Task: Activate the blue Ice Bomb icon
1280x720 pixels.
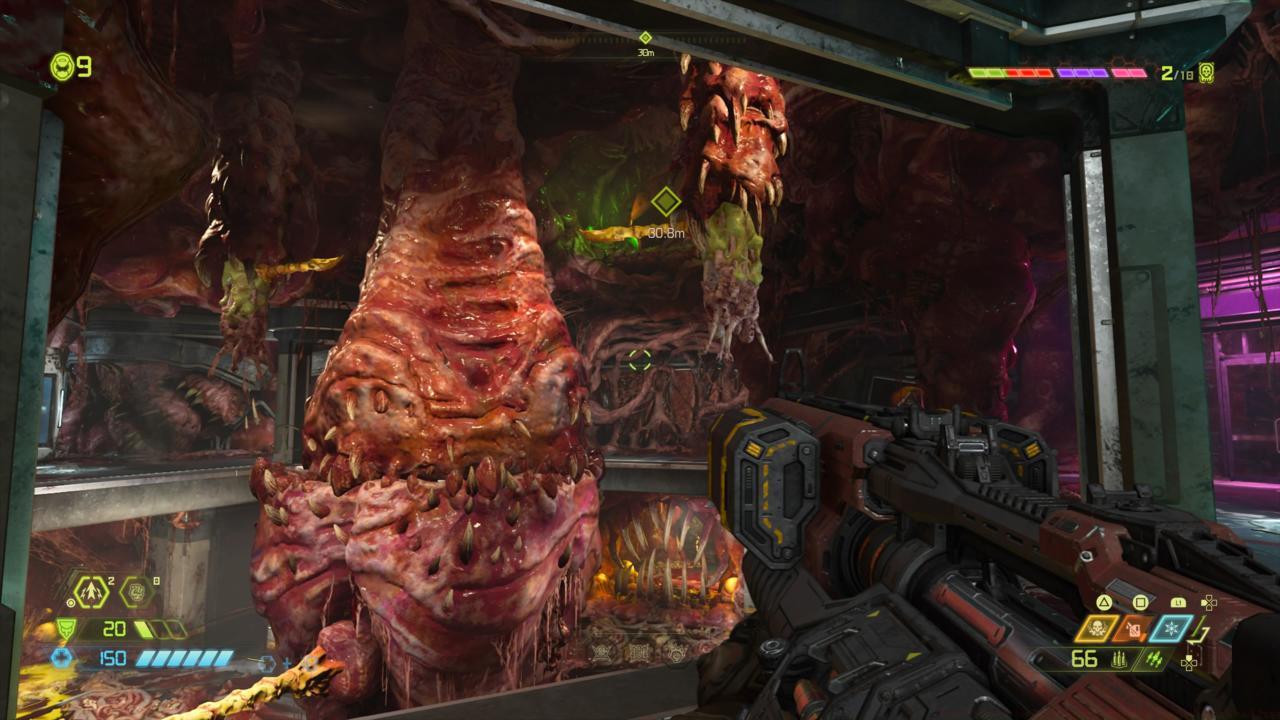Action: pyautogui.click(x=1171, y=629)
